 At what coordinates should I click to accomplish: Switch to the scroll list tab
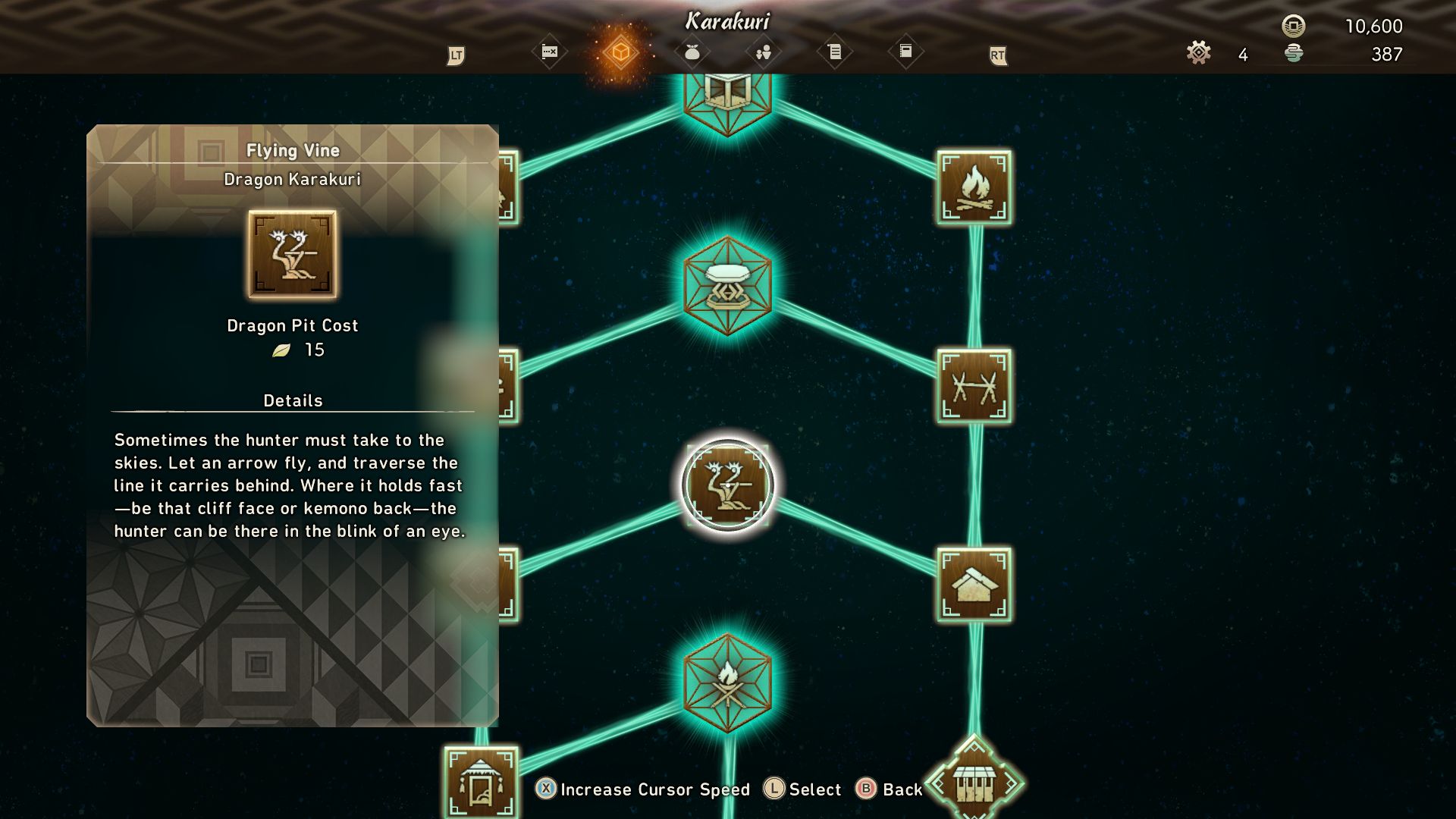pyautogui.click(x=834, y=52)
